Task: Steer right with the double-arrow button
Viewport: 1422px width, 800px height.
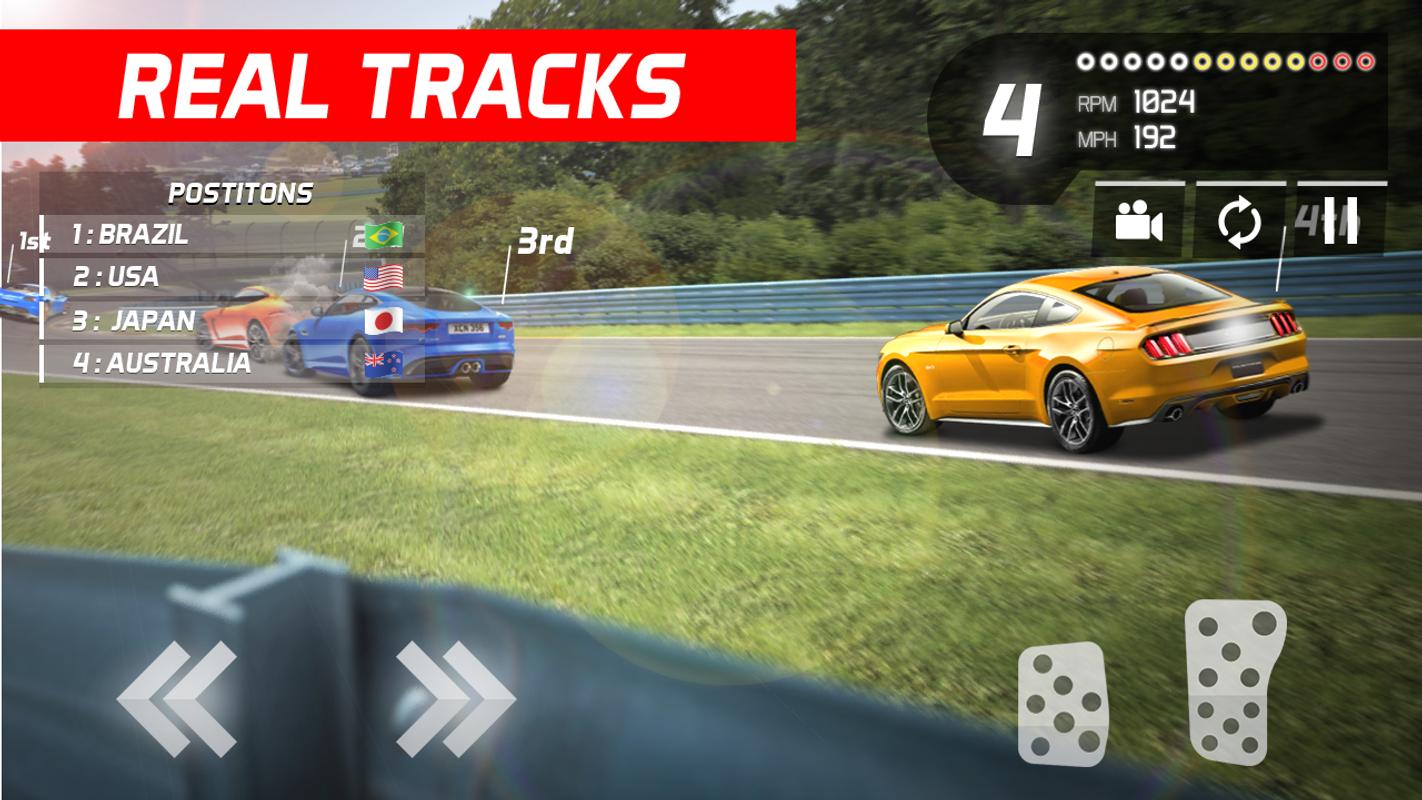Action: pos(455,698)
